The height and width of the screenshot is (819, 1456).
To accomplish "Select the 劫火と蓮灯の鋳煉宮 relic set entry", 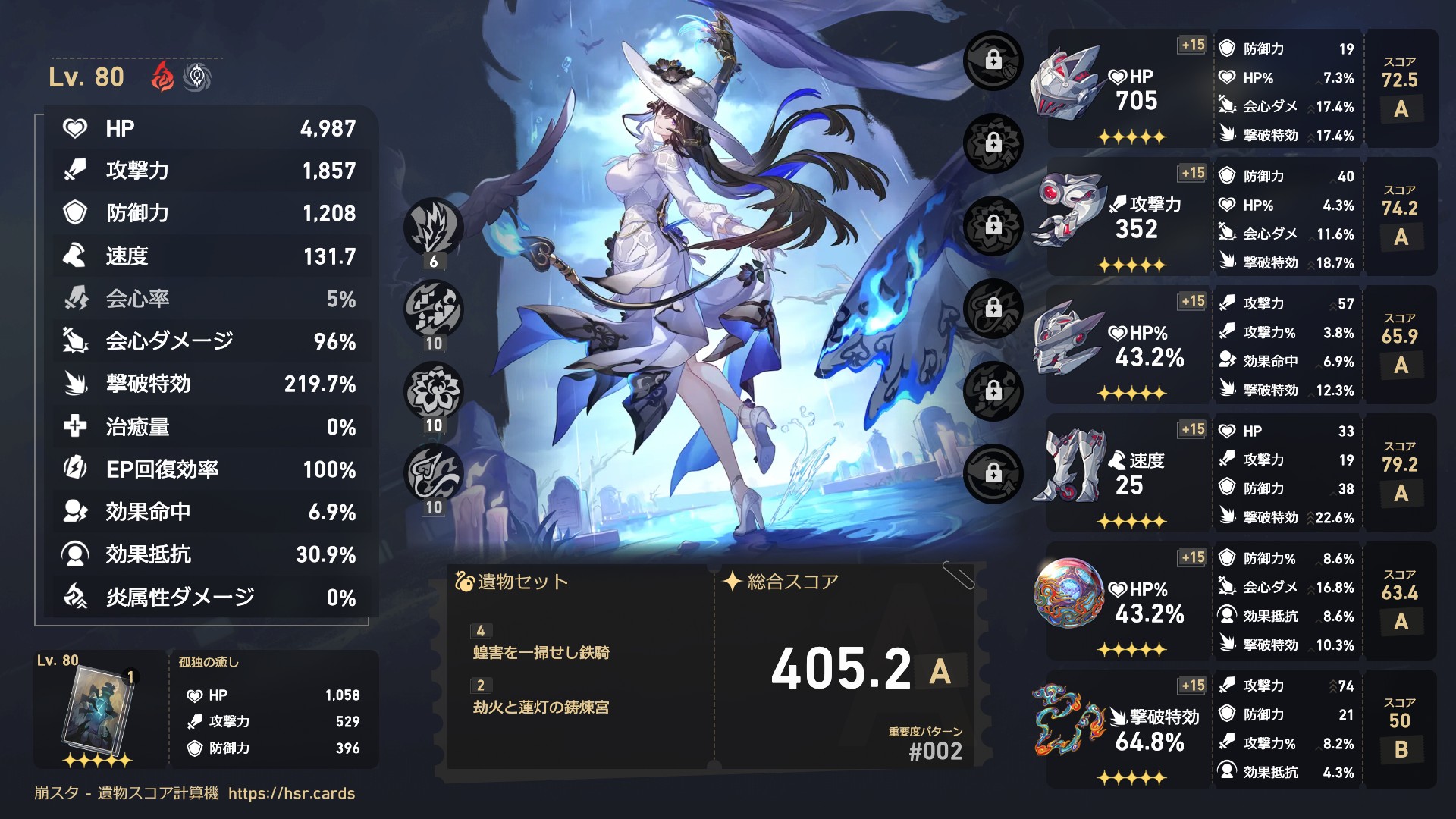I will point(541,708).
